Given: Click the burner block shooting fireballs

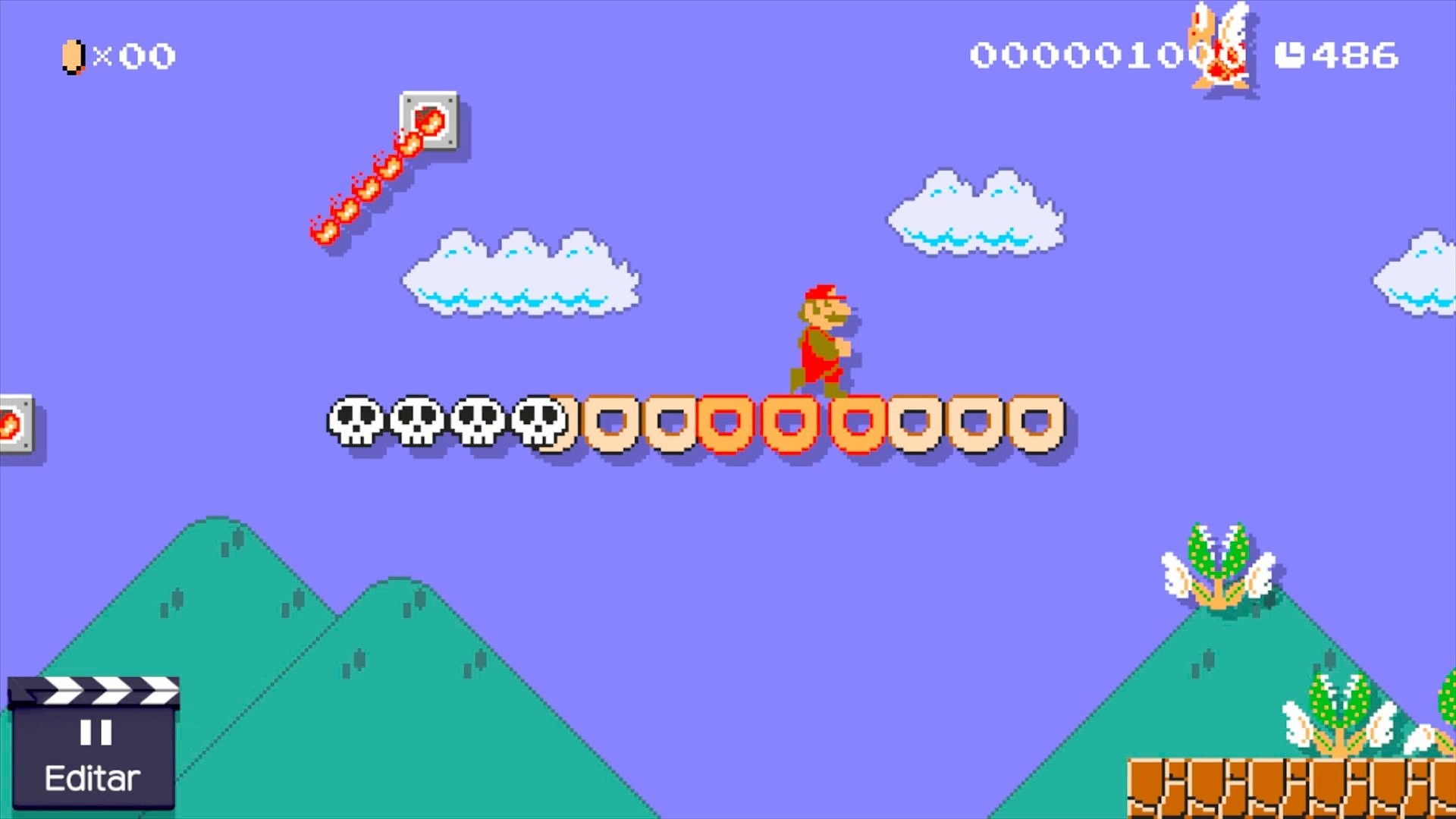Looking at the screenshot, I should tap(428, 121).
